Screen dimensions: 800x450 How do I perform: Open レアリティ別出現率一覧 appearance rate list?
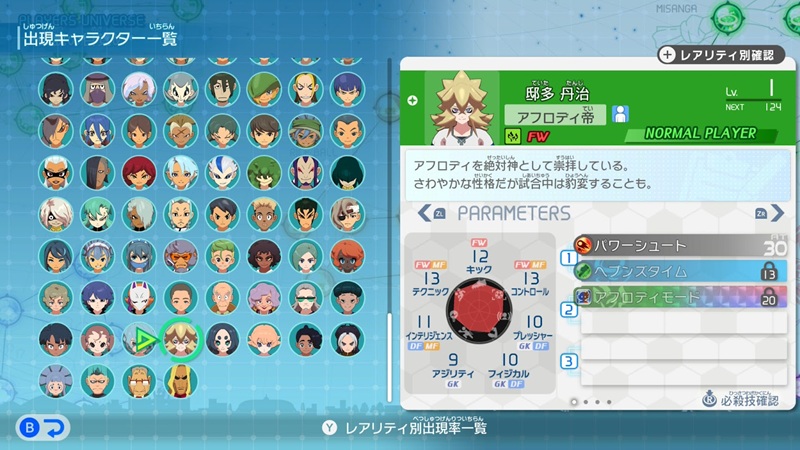[400, 428]
